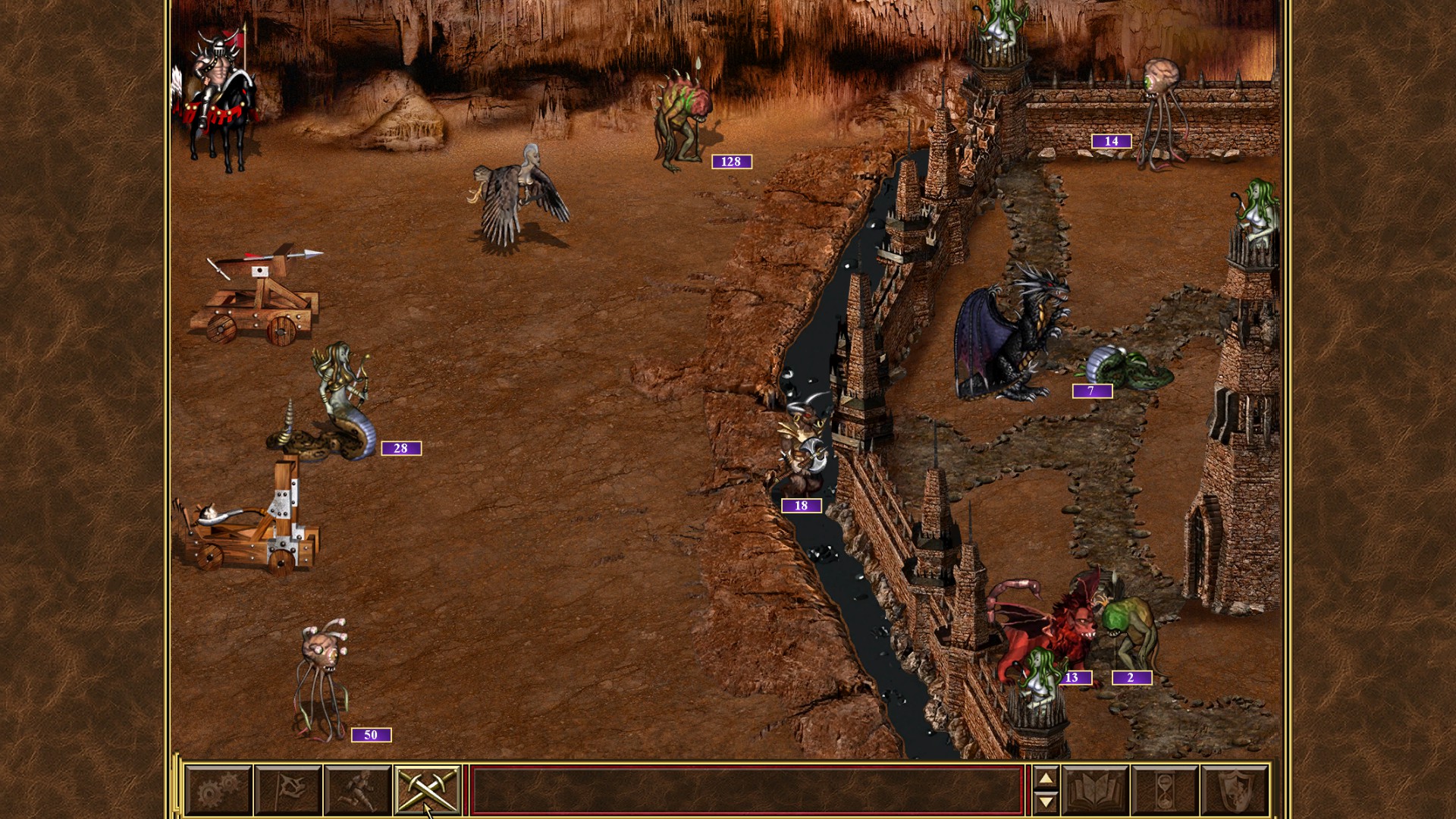
Task: Open the combat options gear menu
Action: coord(216,789)
